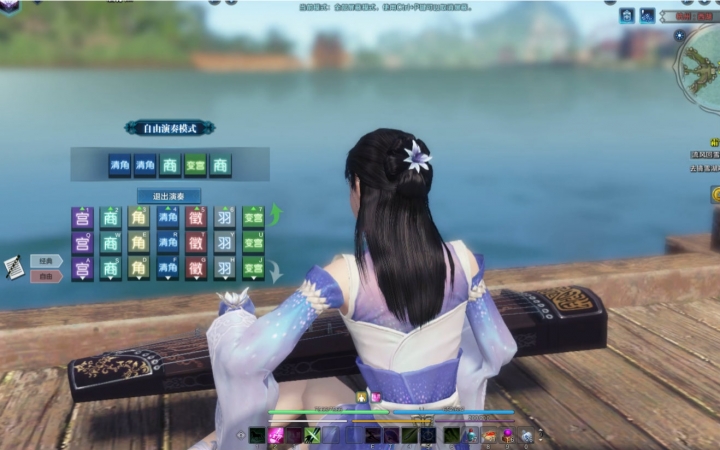Activate the pink glowing skill in hotbar
This screenshot has height=450, width=720.
[275, 436]
